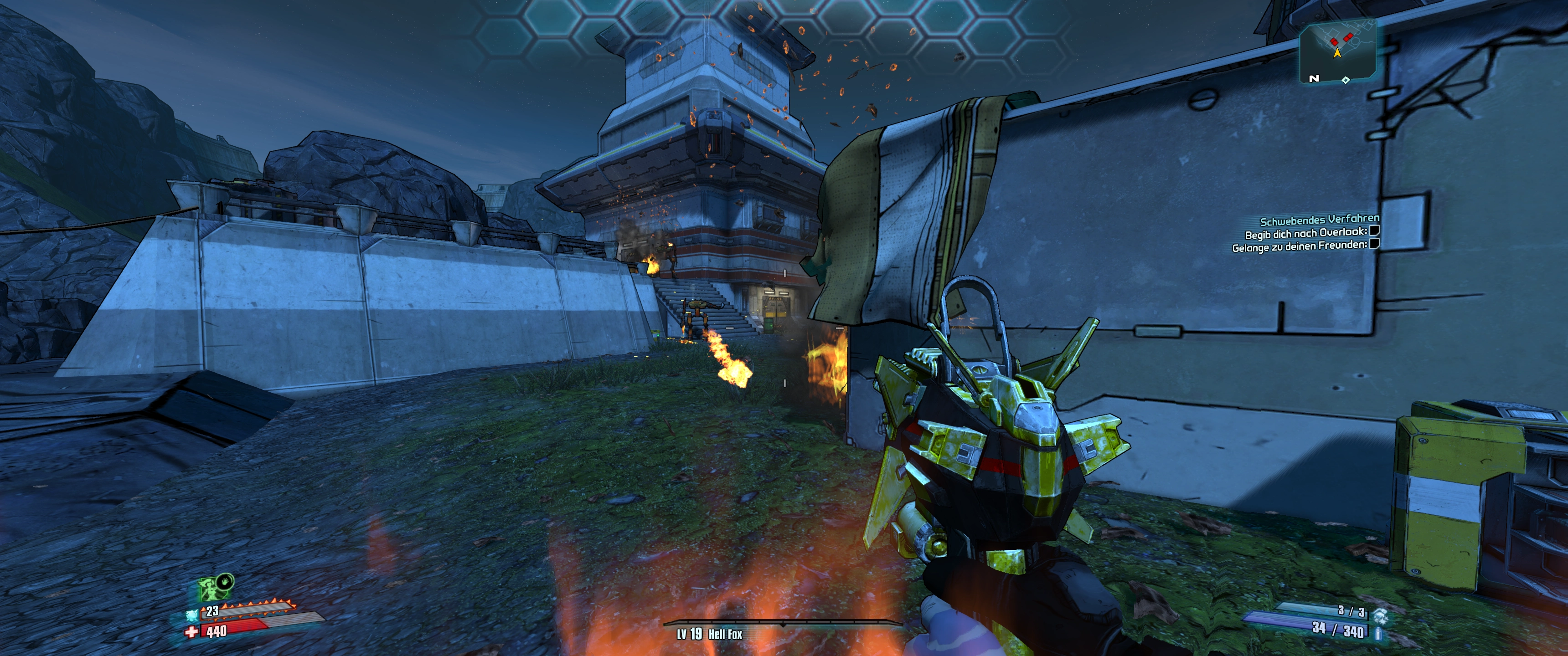
Task: Select the 'Gelange zu deinen Freunden' objective
Action: (x=1300, y=247)
